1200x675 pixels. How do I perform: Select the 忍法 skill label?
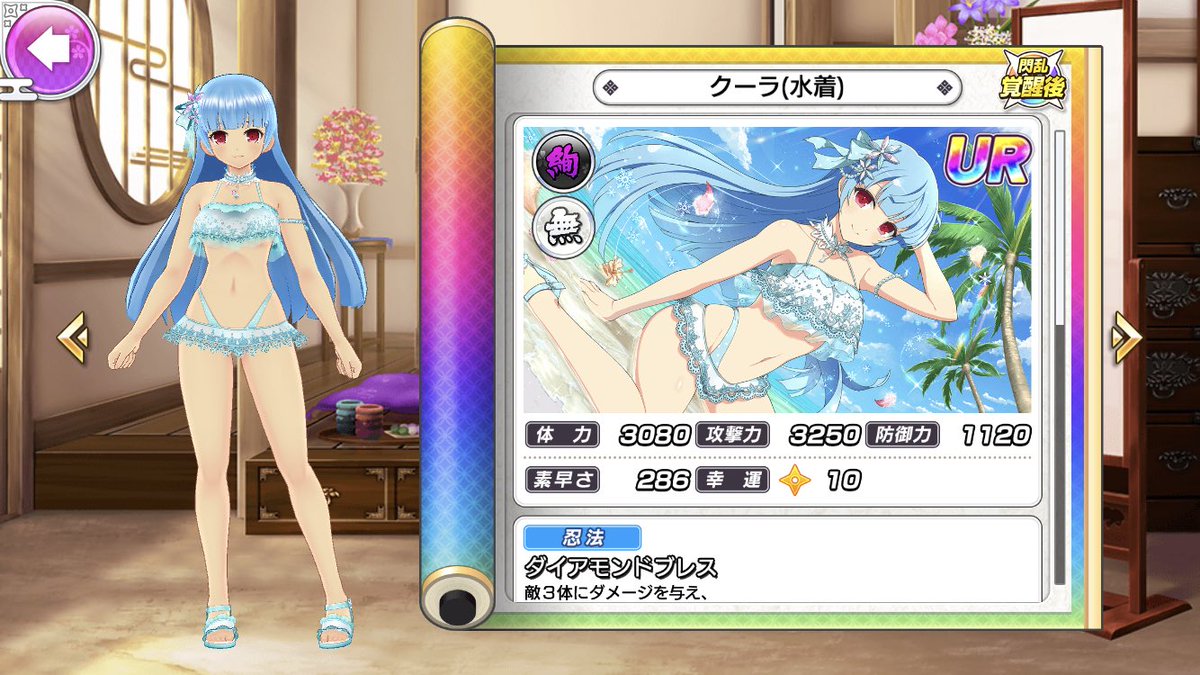click(582, 538)
